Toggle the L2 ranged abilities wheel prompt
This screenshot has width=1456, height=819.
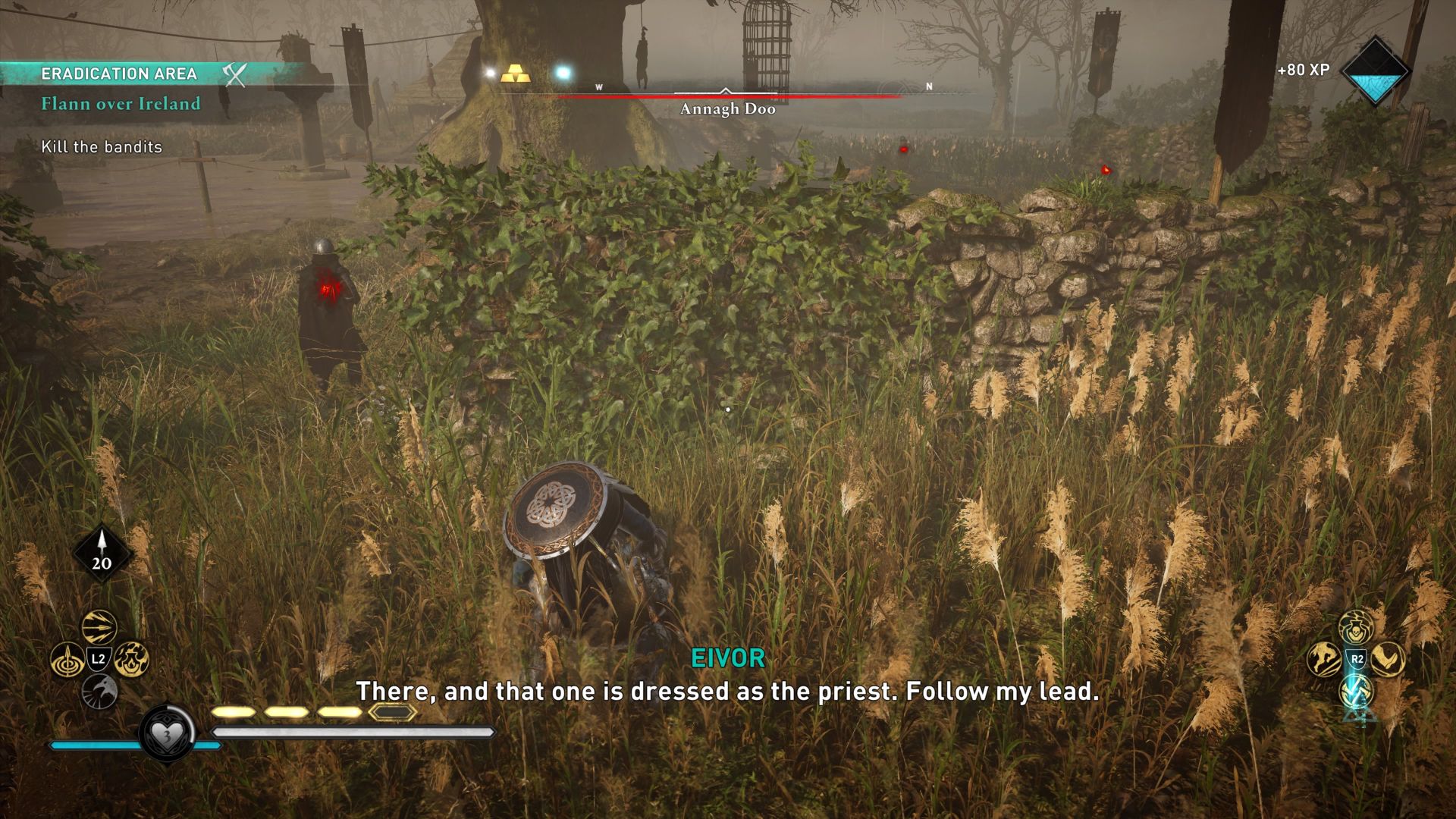coord(99,657)
